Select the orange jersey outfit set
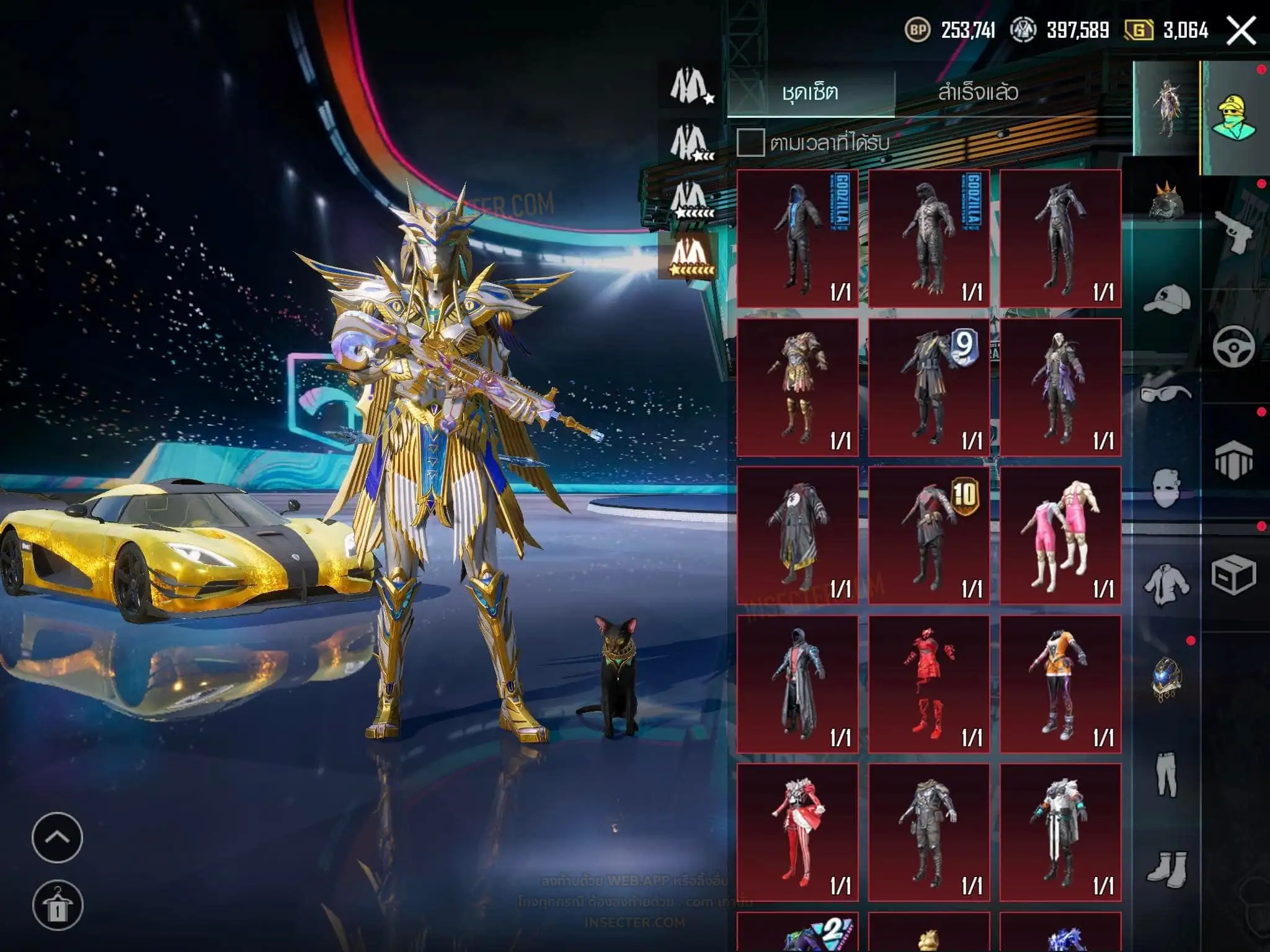1270x952 pixels. 1060,684
